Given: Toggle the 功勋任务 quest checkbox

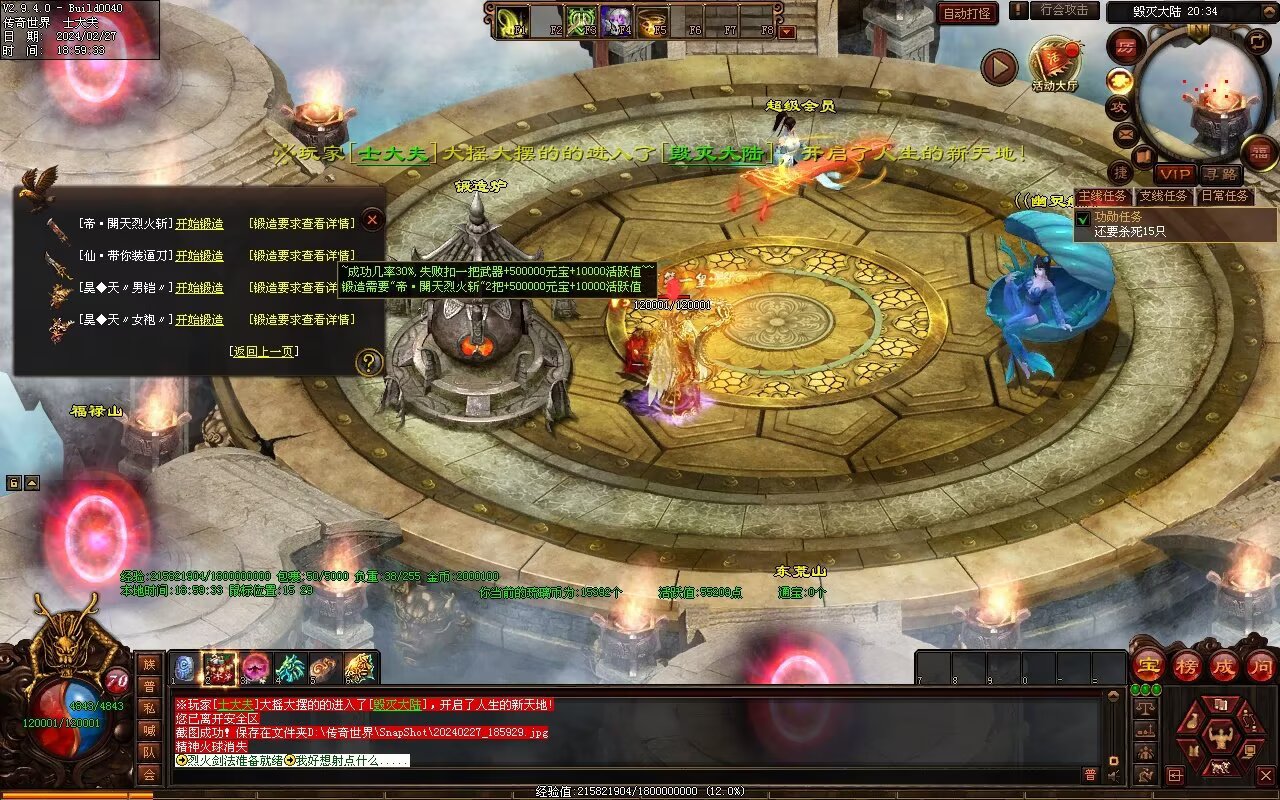Looking at the screenshot, I should [1083, 217].
